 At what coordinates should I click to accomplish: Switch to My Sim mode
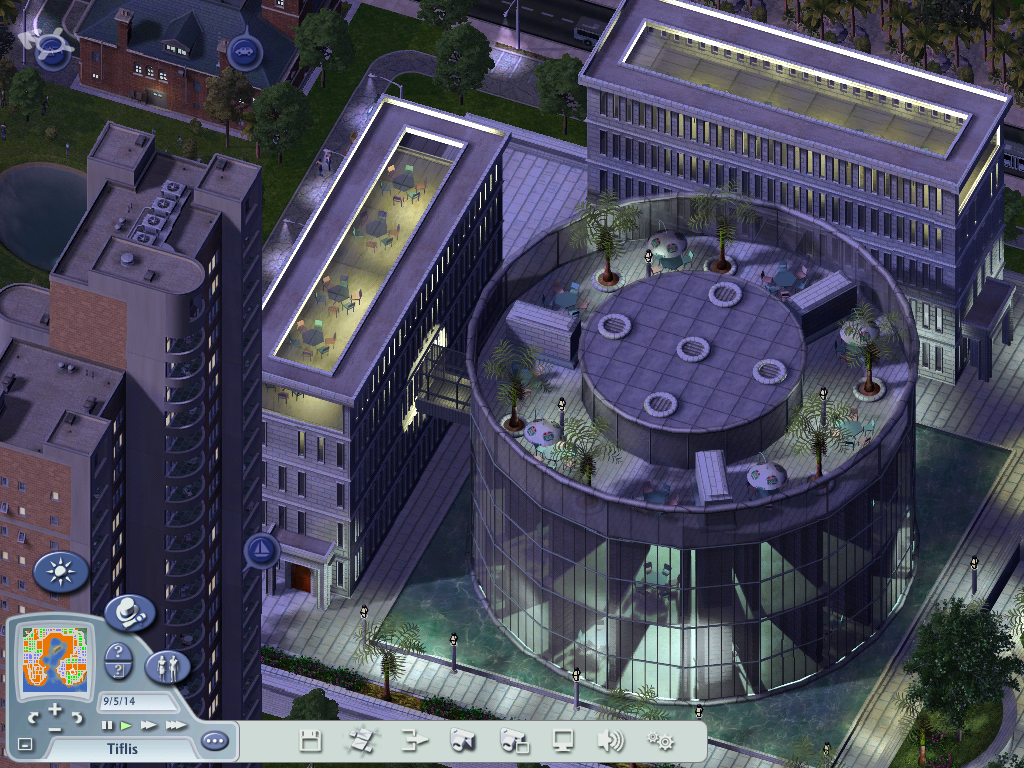tap(167, 667)
